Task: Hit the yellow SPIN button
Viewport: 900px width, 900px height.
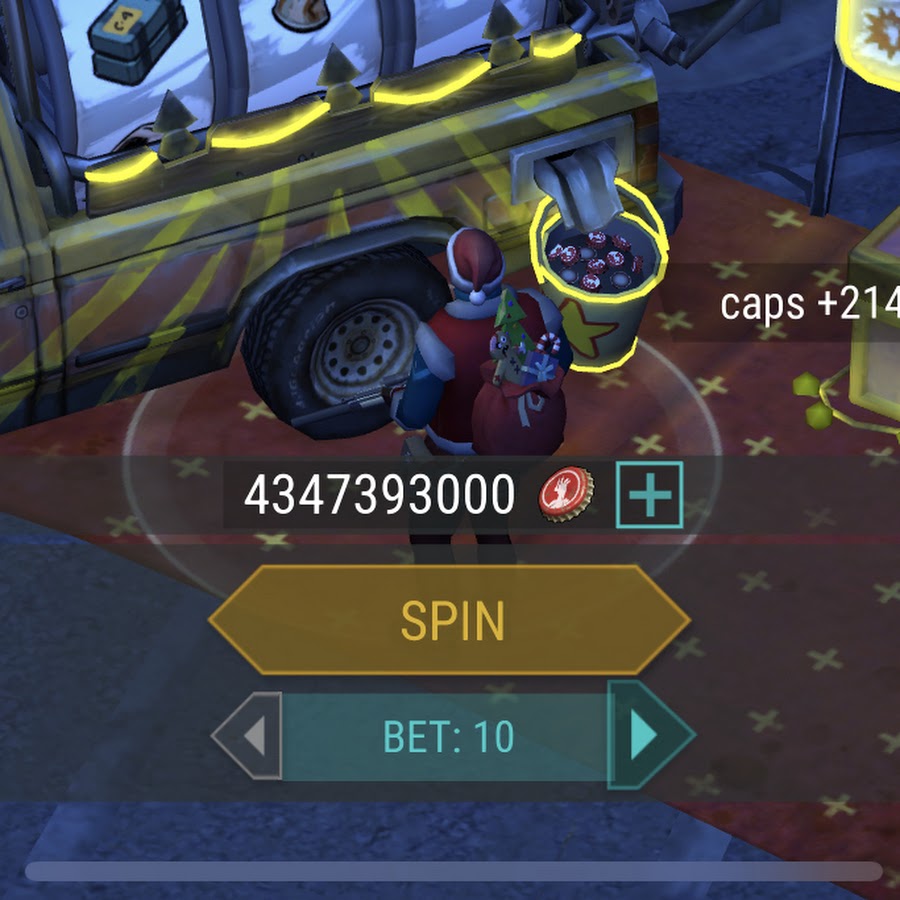Action: tap(450, 621)
